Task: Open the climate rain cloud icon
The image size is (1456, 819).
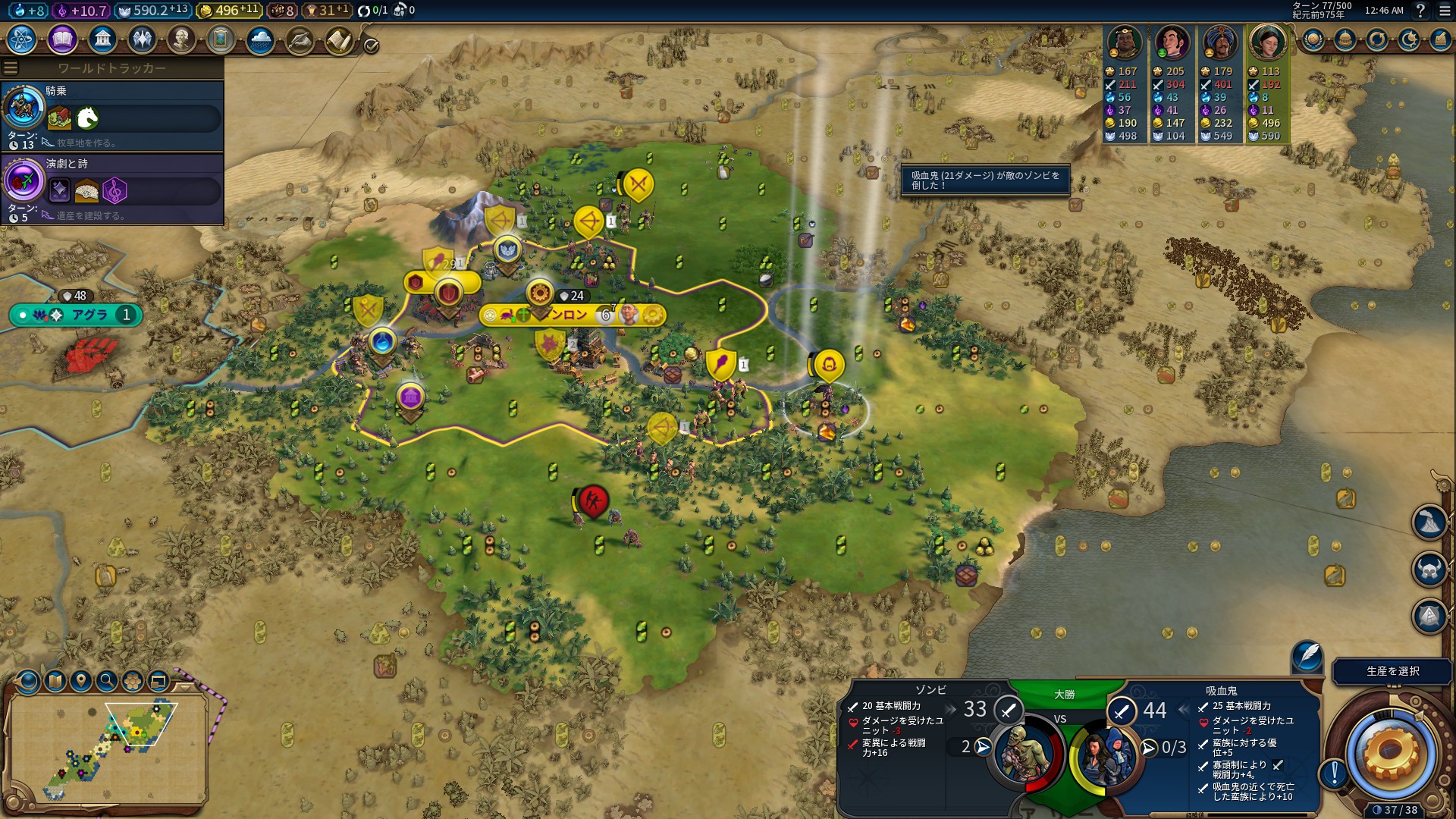Action: click(260, 39)
